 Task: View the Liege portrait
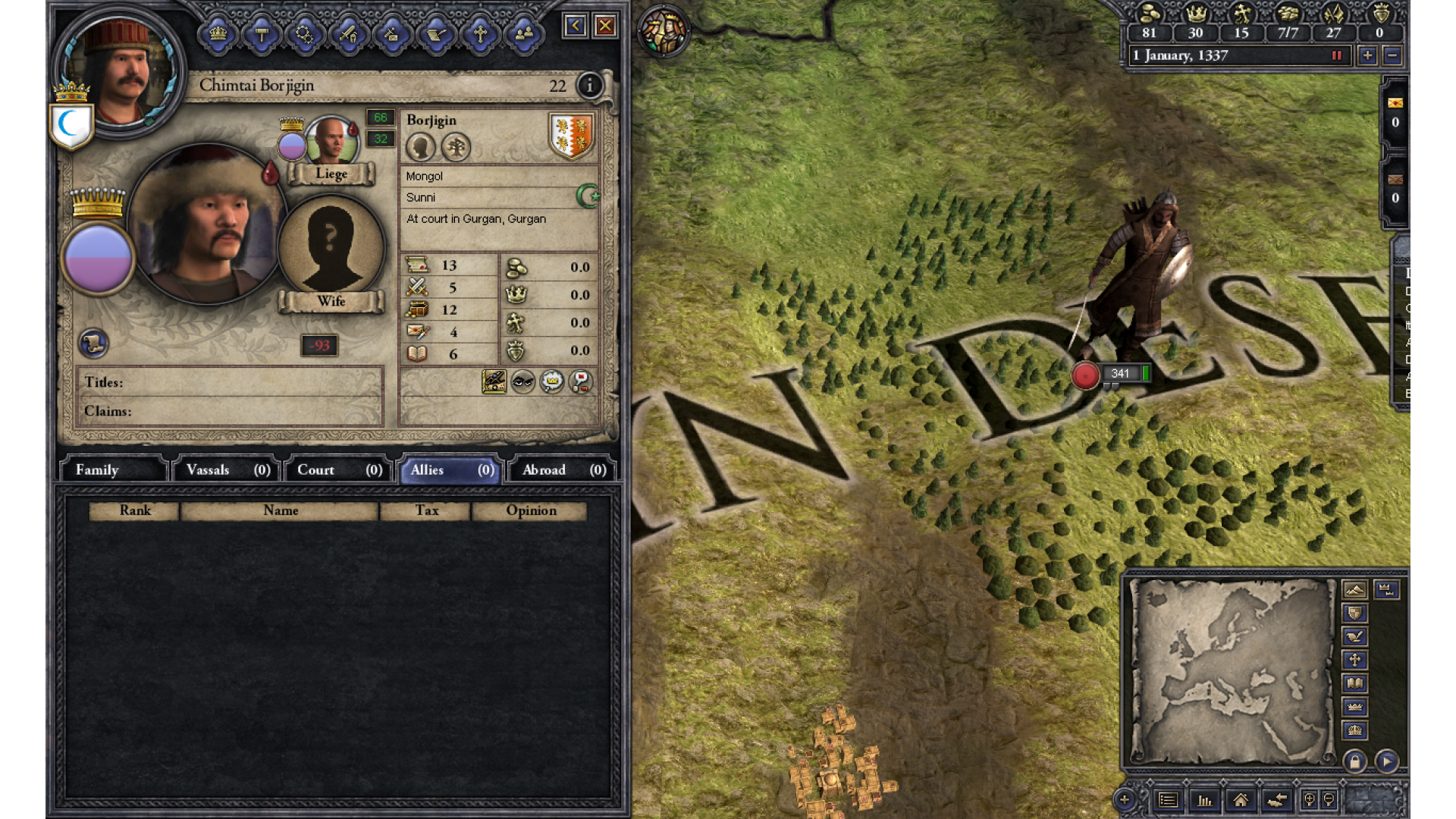pos(331,141)
